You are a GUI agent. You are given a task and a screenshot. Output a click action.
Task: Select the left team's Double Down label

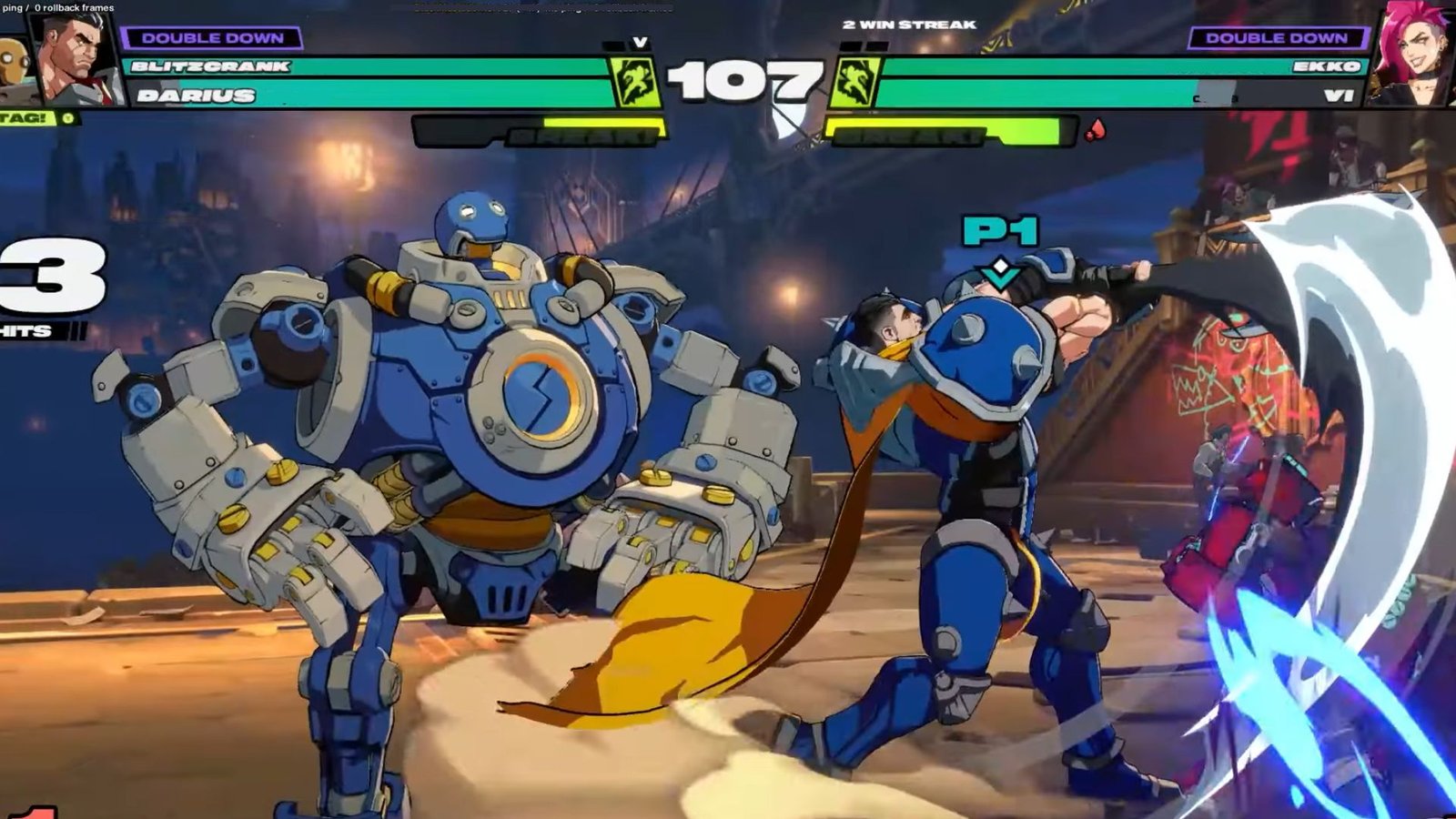[x=212, y=38]
